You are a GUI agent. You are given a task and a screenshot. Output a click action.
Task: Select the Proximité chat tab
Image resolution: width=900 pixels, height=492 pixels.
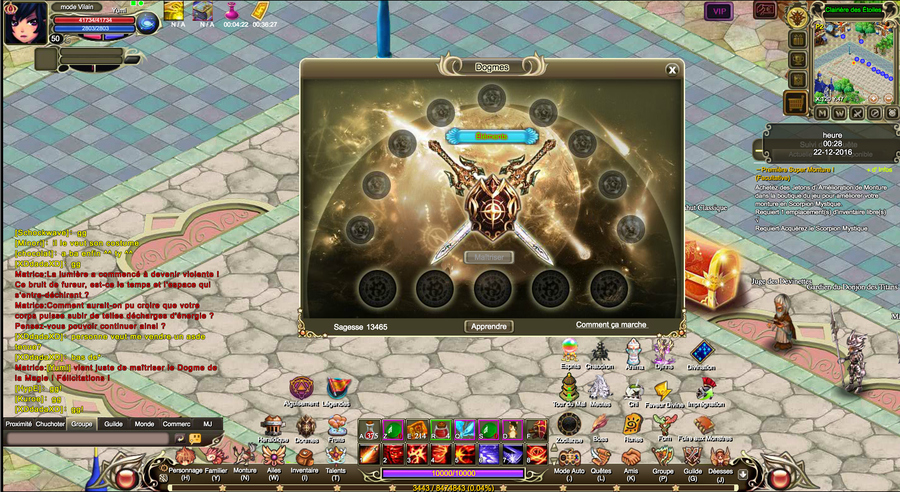click(18, 423)
